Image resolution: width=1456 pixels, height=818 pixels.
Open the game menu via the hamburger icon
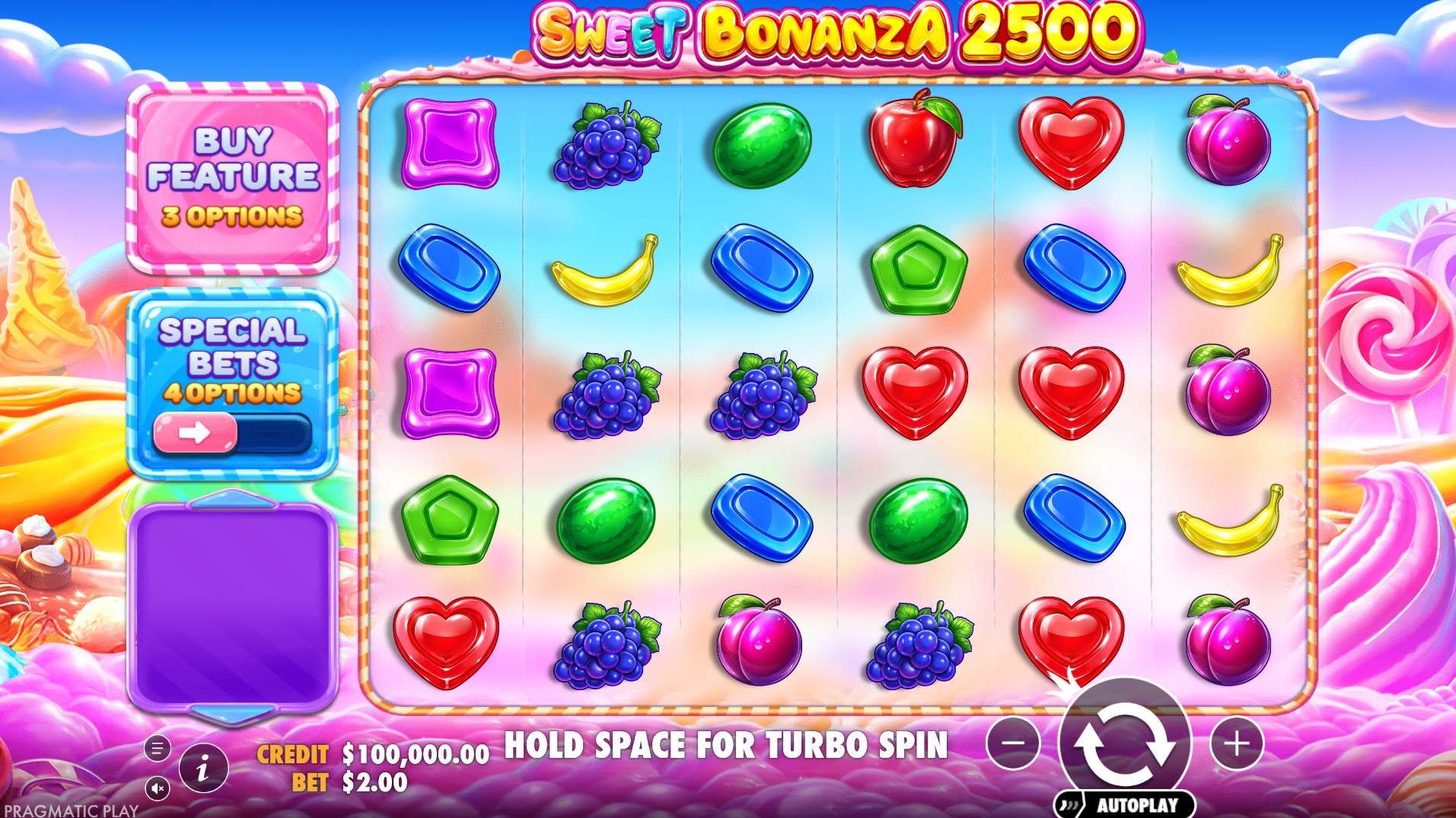158,749
